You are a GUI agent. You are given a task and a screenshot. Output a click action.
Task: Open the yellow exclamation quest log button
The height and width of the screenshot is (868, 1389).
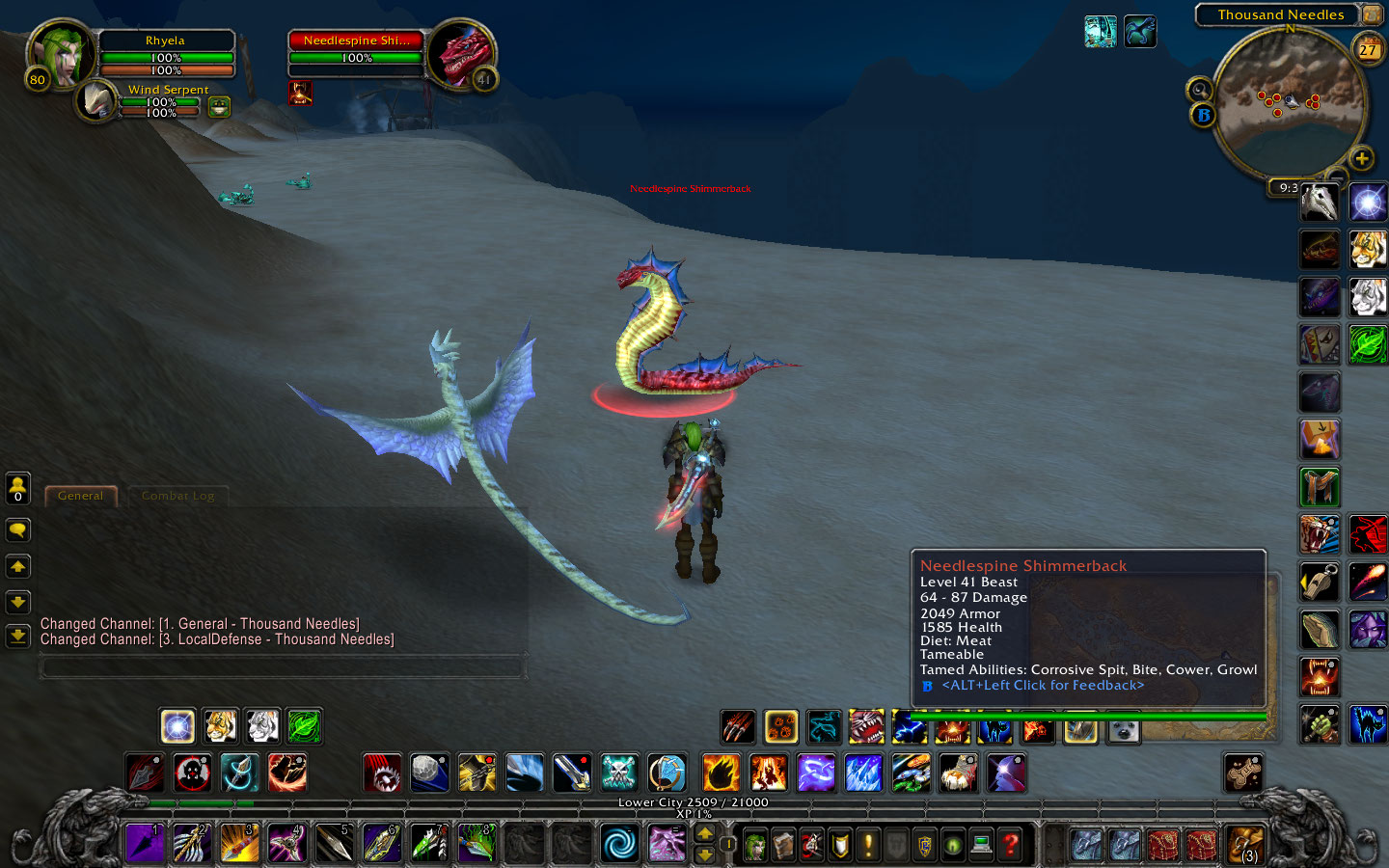coord(868,846)
